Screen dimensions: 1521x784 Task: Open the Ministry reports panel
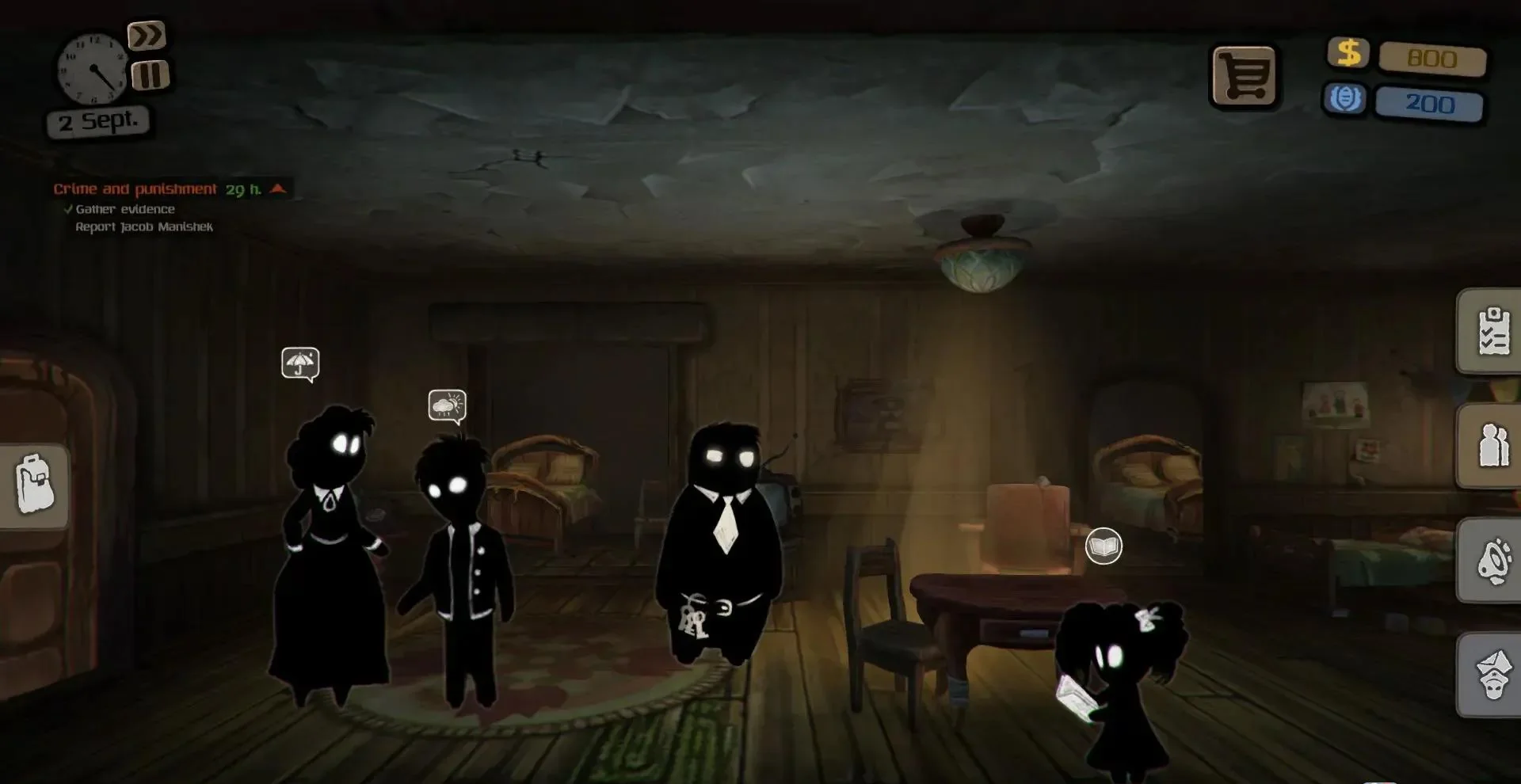[x=1492, y=672]
